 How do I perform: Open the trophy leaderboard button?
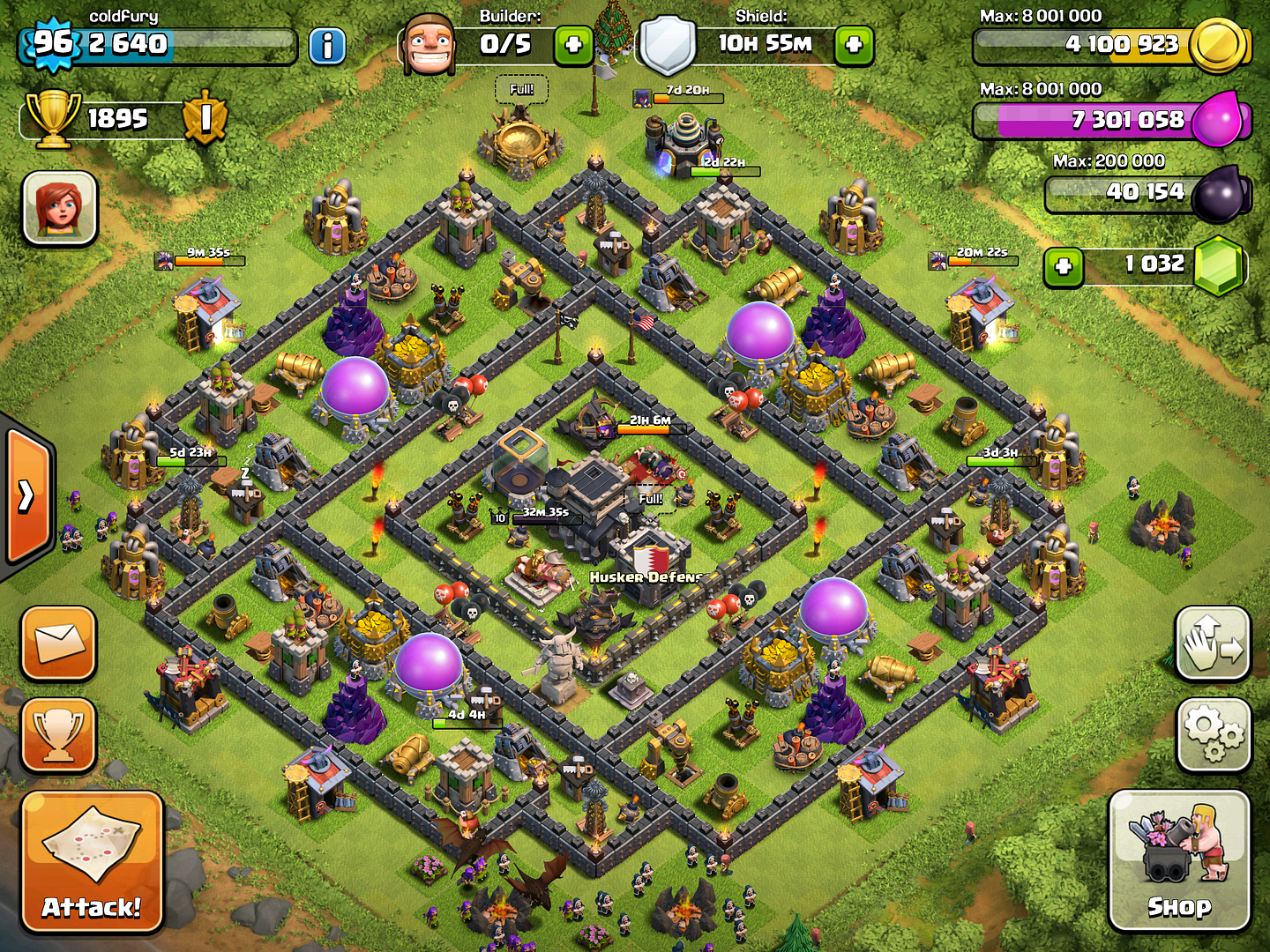click(58, 733)
